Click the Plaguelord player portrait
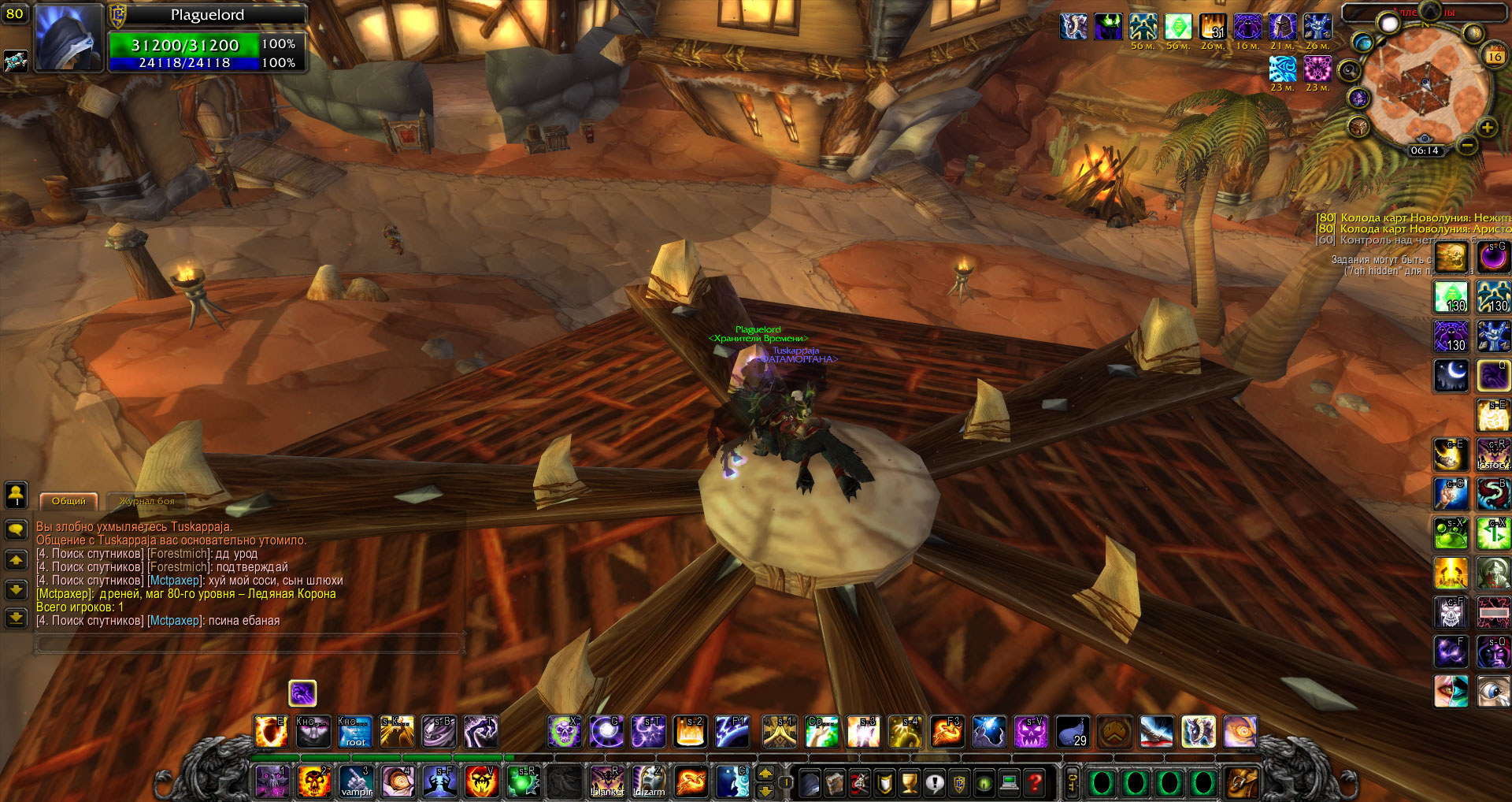The height and width of the screenshot is (802, 1512). point(69,38)
